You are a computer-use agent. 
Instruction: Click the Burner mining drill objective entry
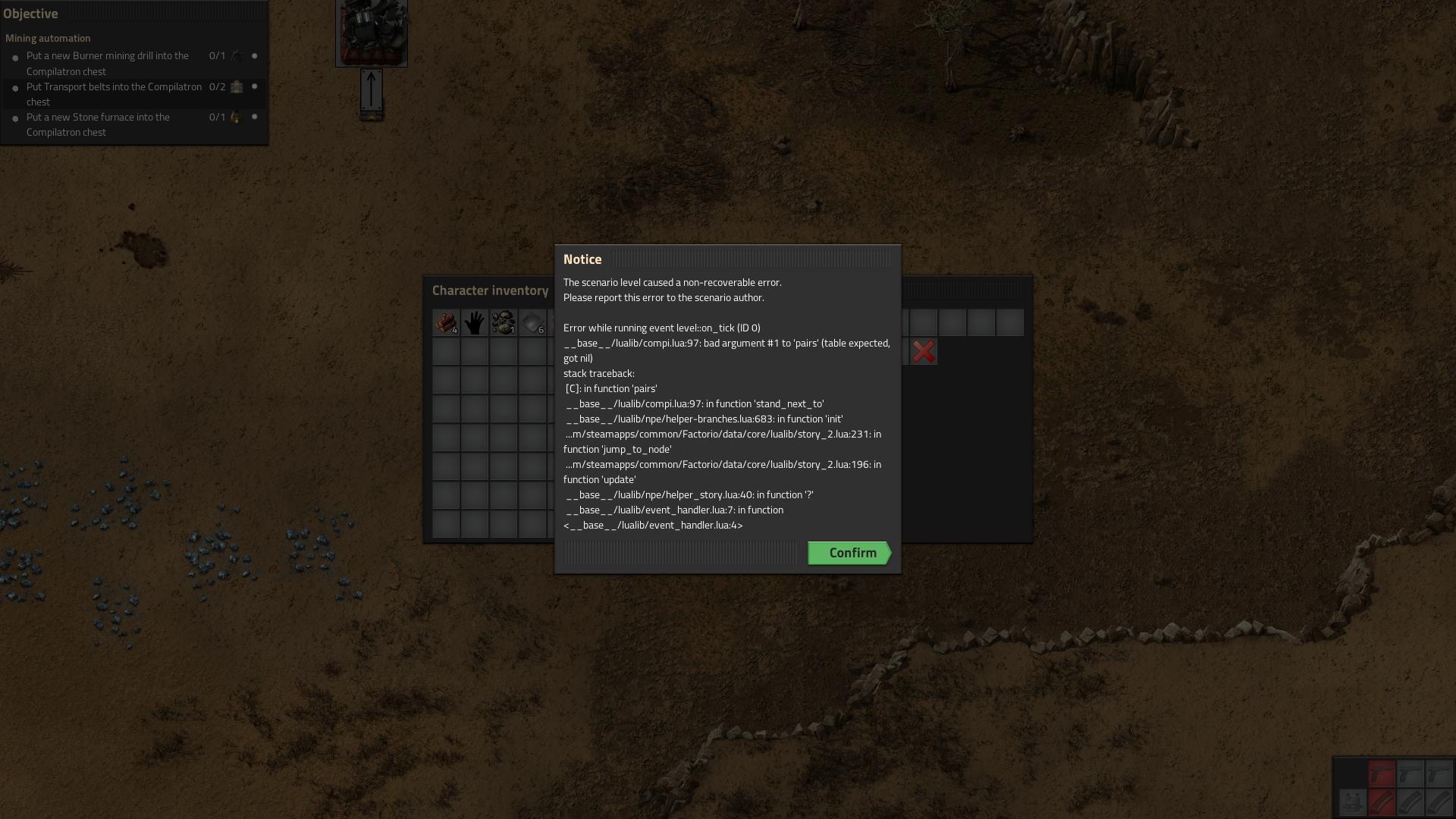pos(108,64)
